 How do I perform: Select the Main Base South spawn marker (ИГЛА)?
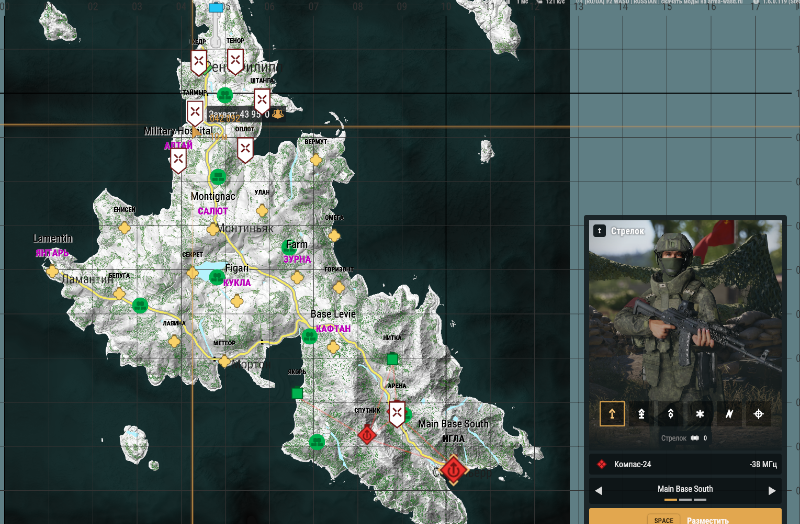pos(453,468)
